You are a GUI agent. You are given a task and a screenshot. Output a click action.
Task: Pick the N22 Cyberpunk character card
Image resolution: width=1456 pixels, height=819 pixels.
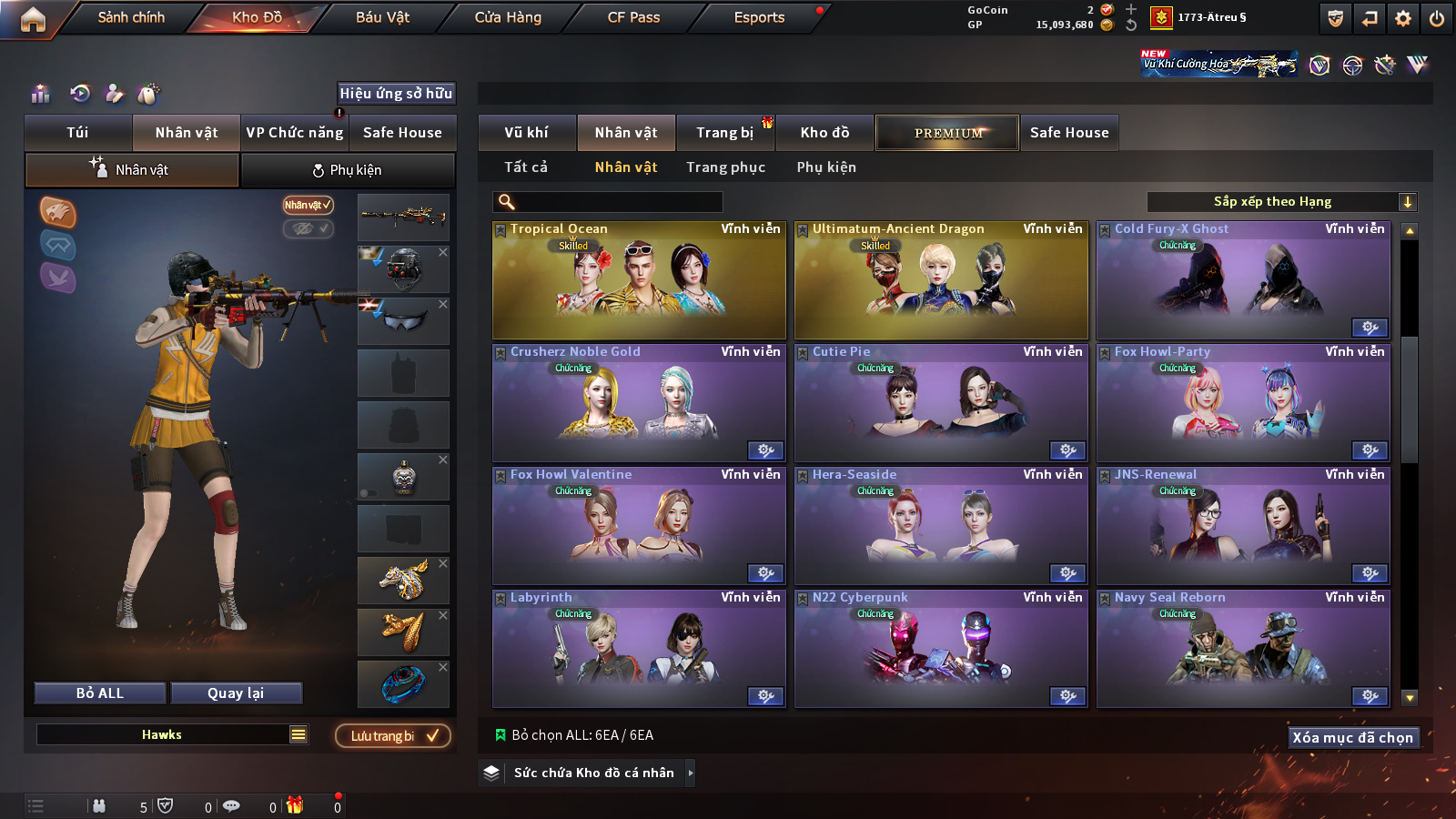tap(941, 649)
